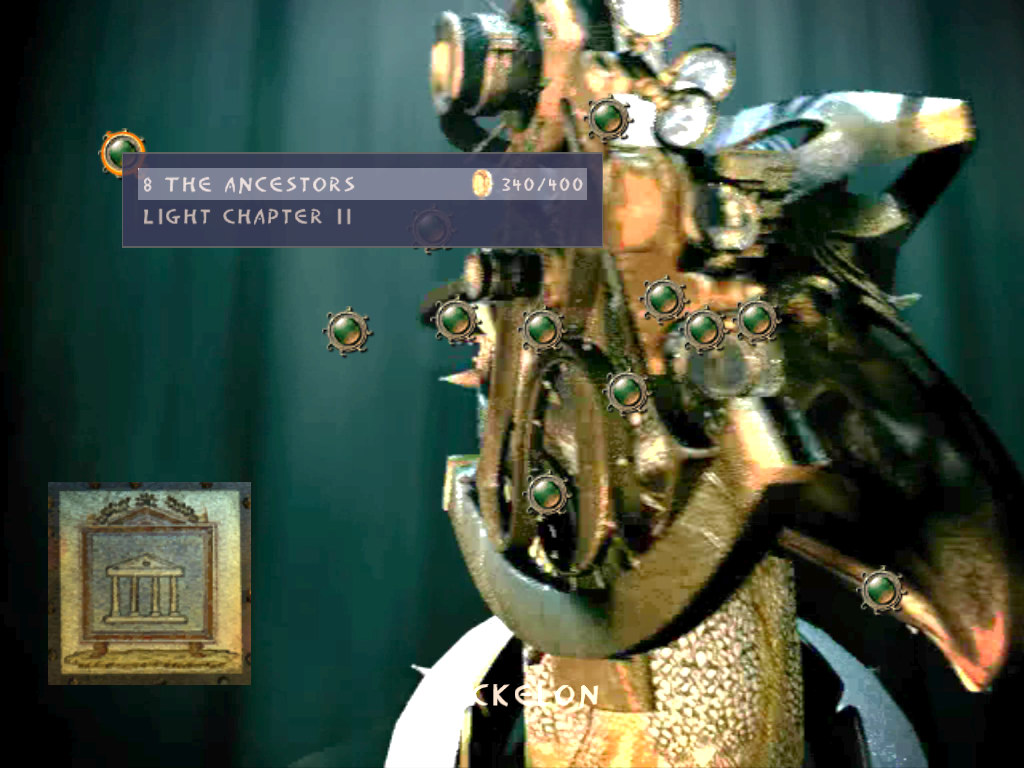Select the dimmed orb behind the level panel

pyautogui.click(x=432, y=229)
